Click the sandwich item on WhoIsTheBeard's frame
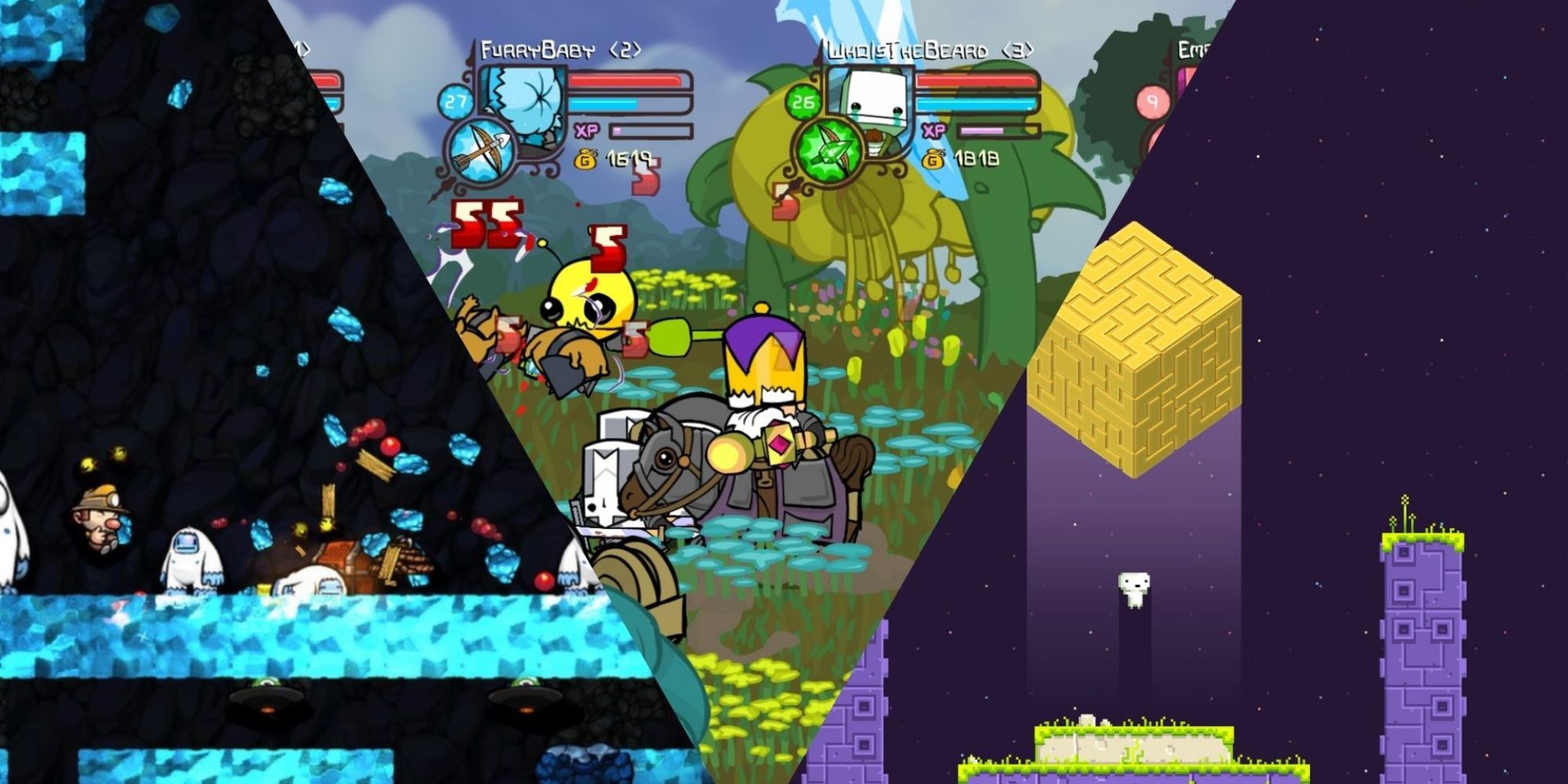Viewport: 1568px width, 784px height. point(874,140)
